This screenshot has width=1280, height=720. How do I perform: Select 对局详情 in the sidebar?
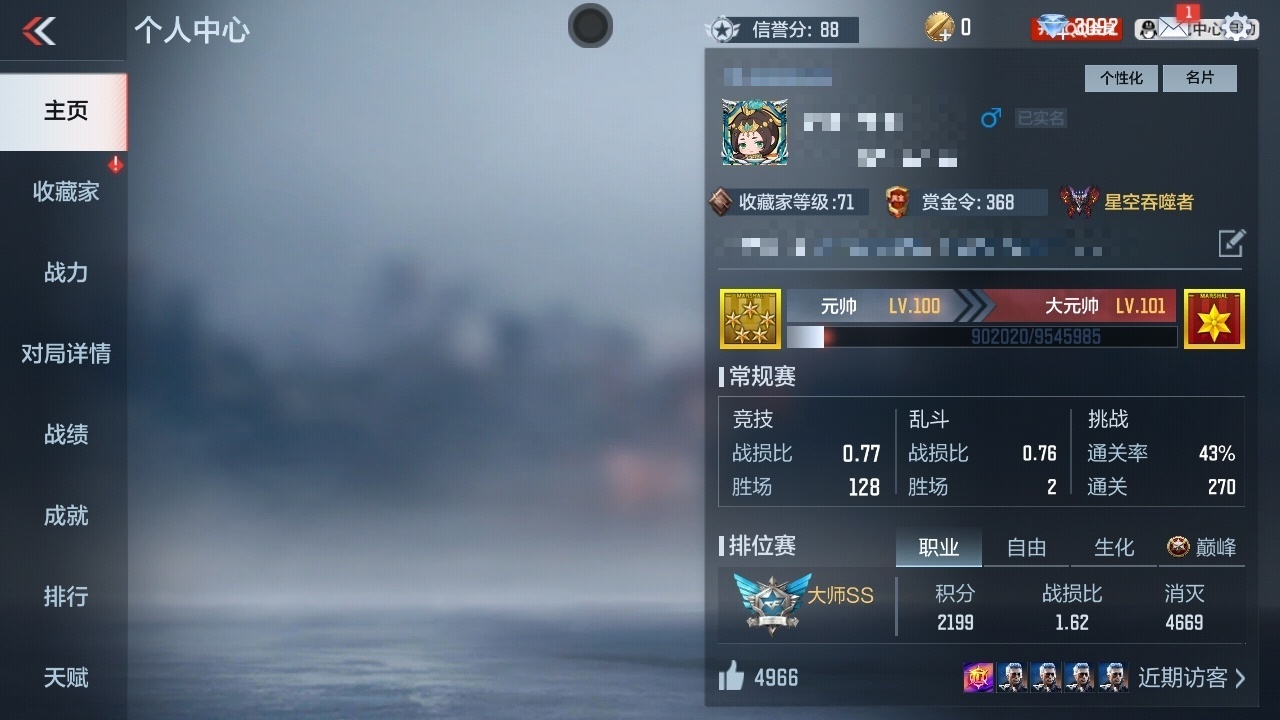coord(65,354)
